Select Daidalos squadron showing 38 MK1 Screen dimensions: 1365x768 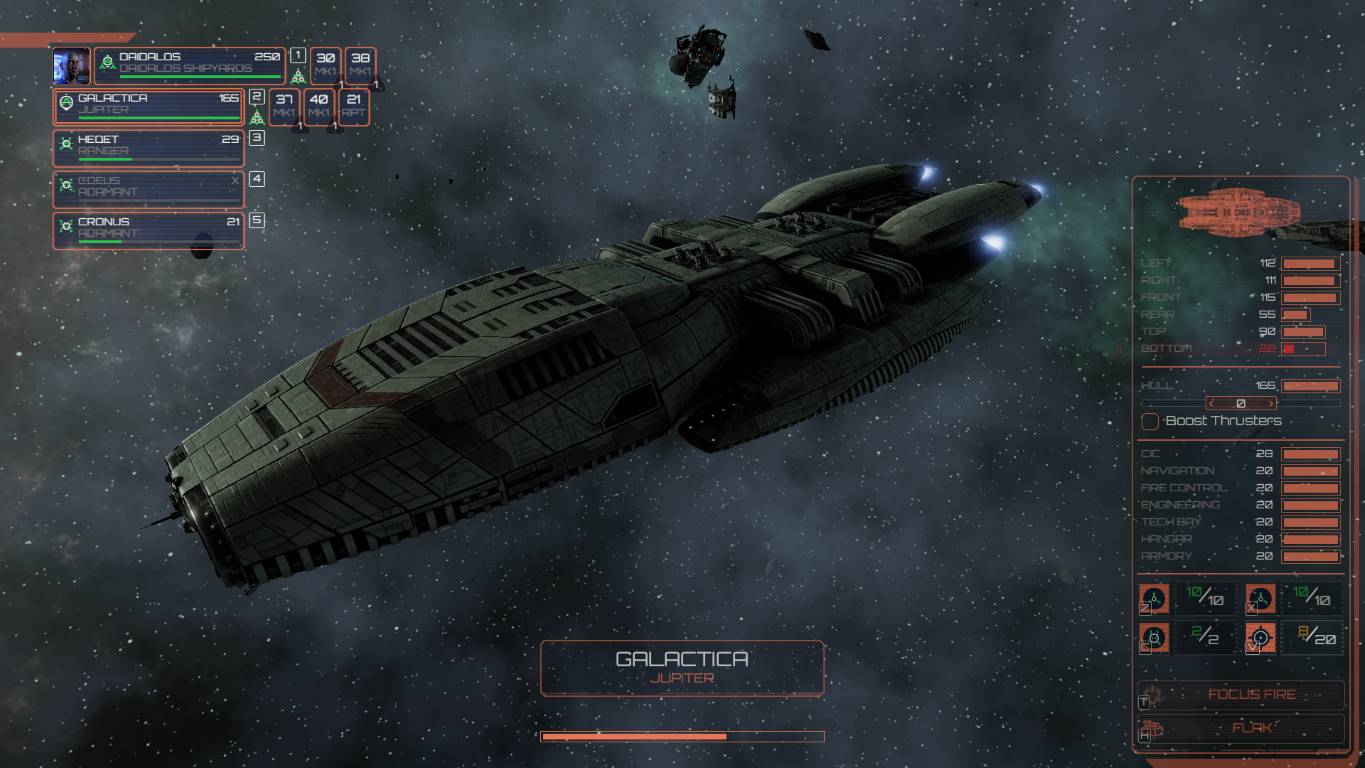pos(361,65)
